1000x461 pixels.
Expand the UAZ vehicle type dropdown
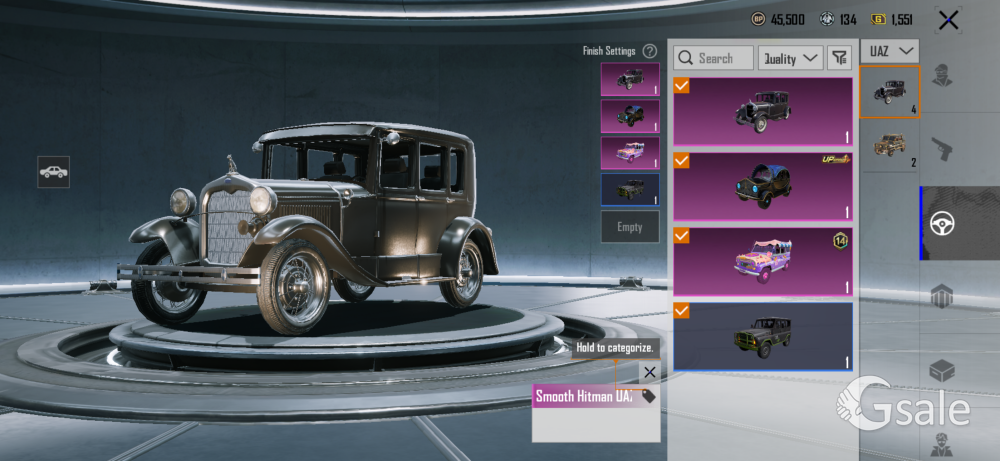click(x=890, y=50)
